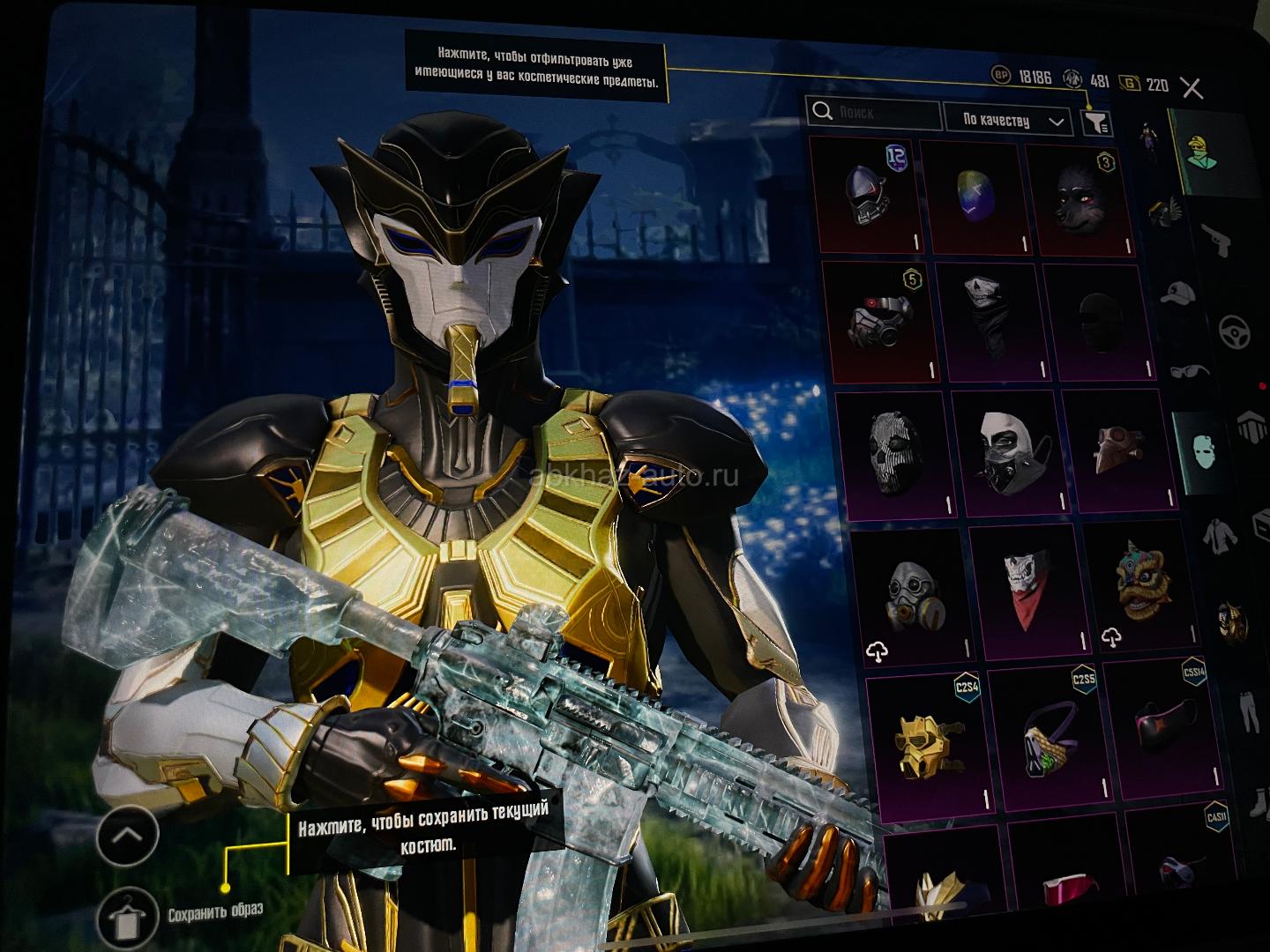Screen dimensions: 1270x952
Task: Select the plain black balaclava
Action: click(x=1097, y=321)
